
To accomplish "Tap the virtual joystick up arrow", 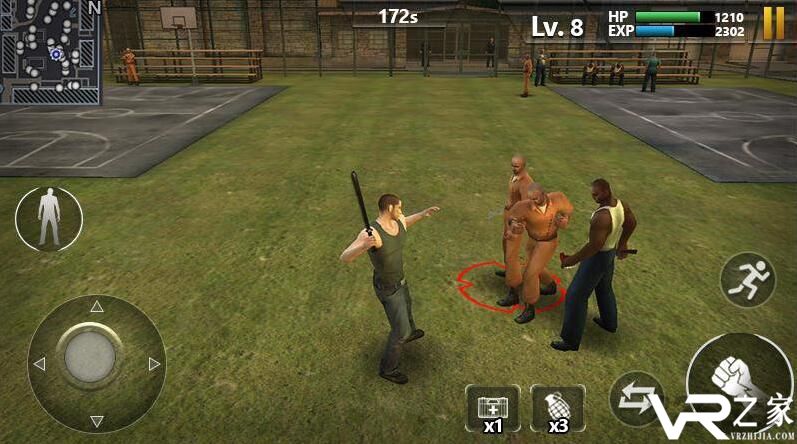I will coord(97,306).
